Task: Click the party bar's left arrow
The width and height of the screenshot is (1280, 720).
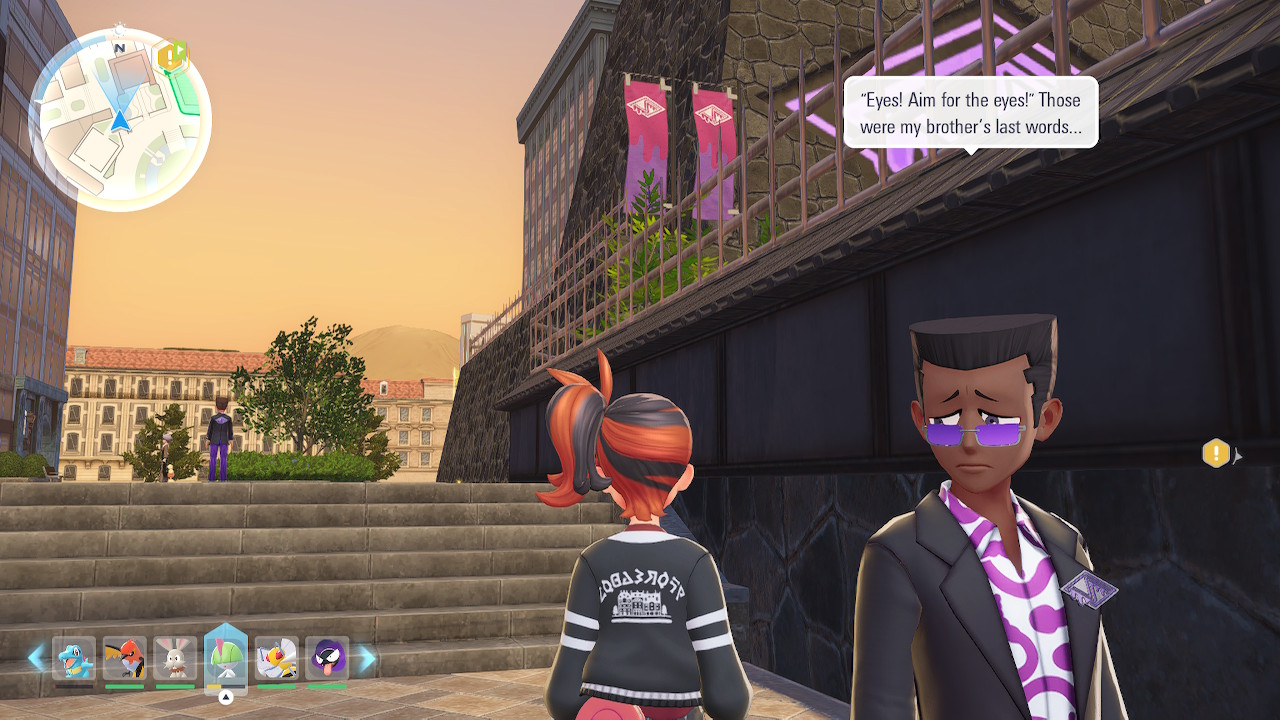Action: [36, 658]
